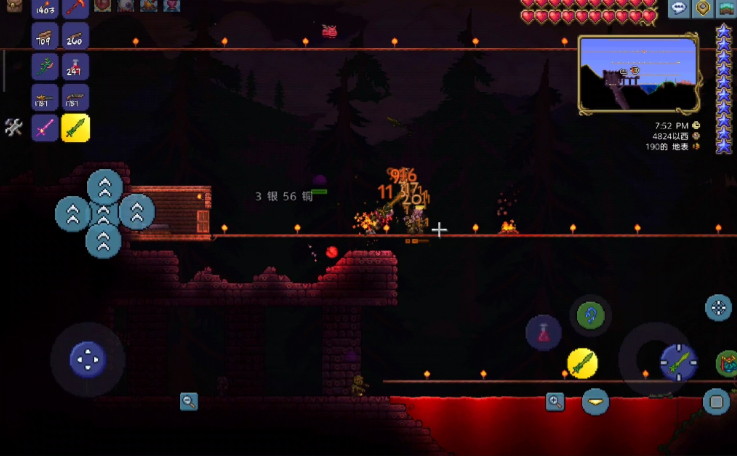Open the grass block housing button
Screen dimensions: 737x456
(727, 8)
